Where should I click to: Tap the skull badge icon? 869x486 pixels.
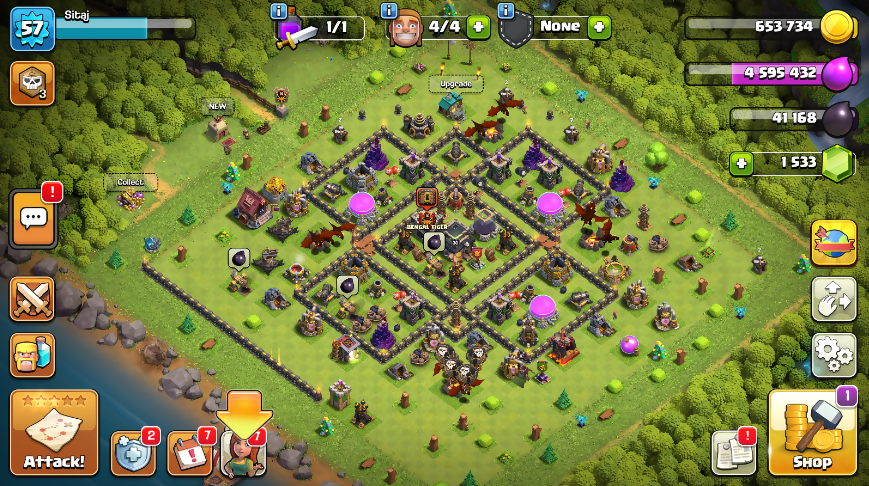tap(32, 83)
